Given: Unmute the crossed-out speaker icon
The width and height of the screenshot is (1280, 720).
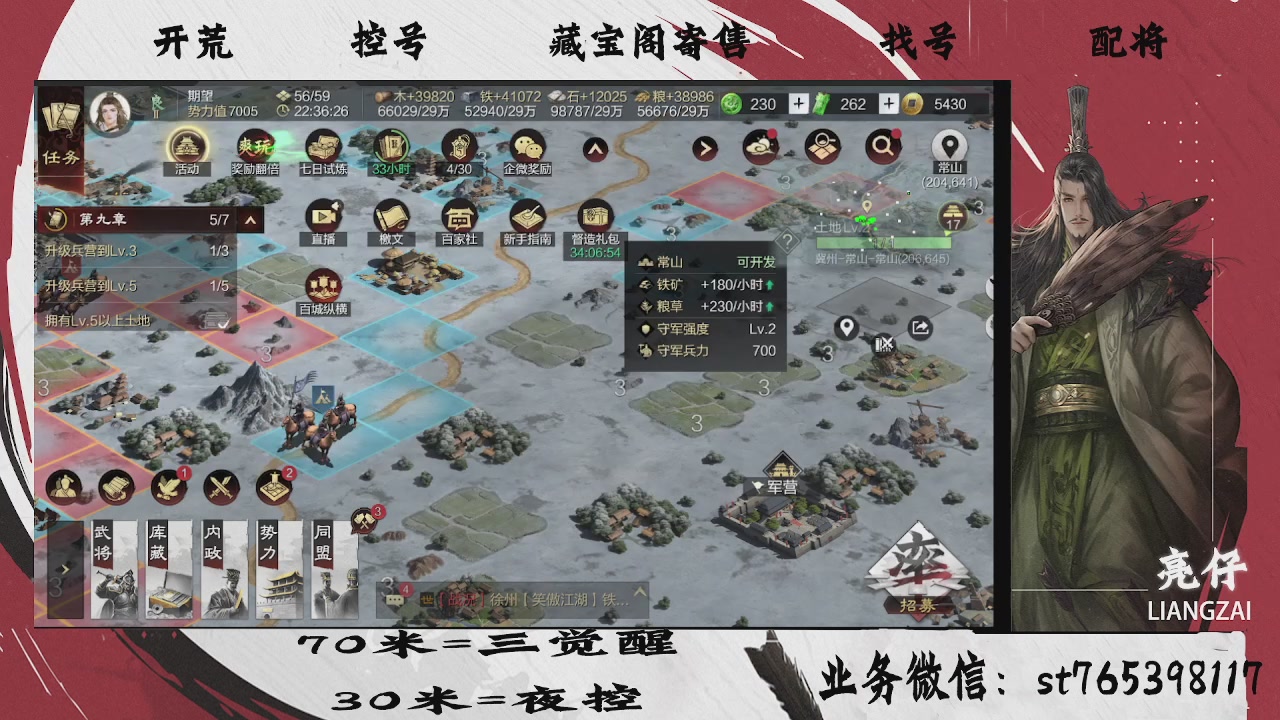Looking at the screenshot, I should [x=884, y=344].
